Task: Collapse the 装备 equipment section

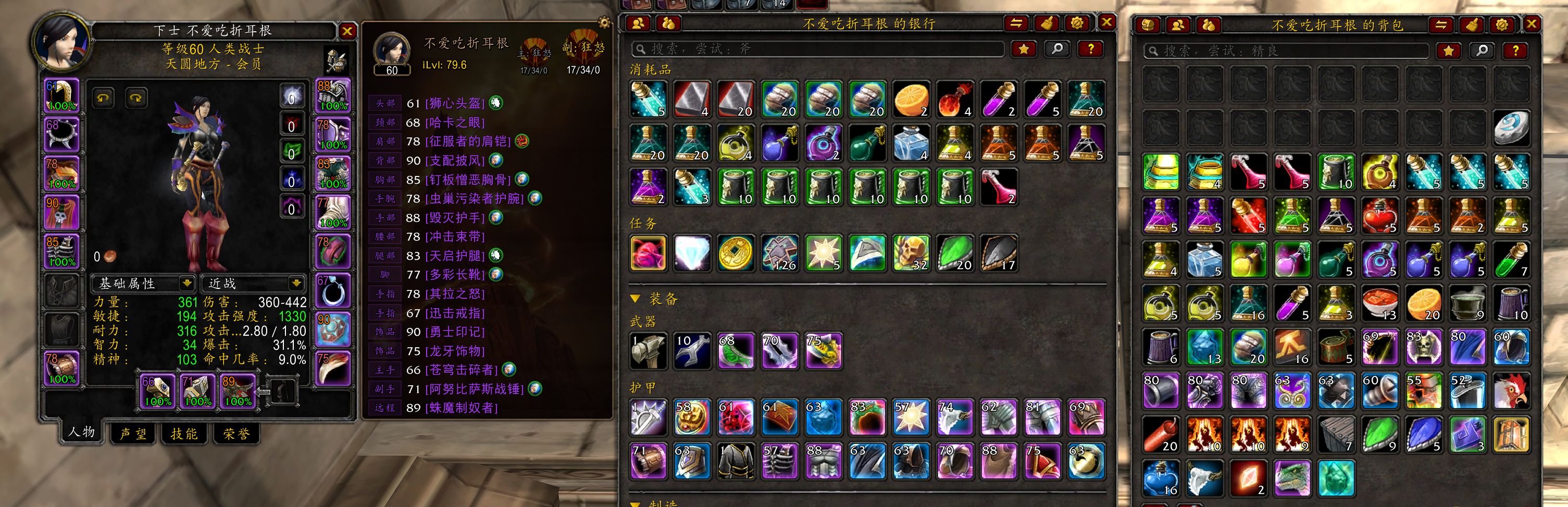Action: [x=636, y=298]
